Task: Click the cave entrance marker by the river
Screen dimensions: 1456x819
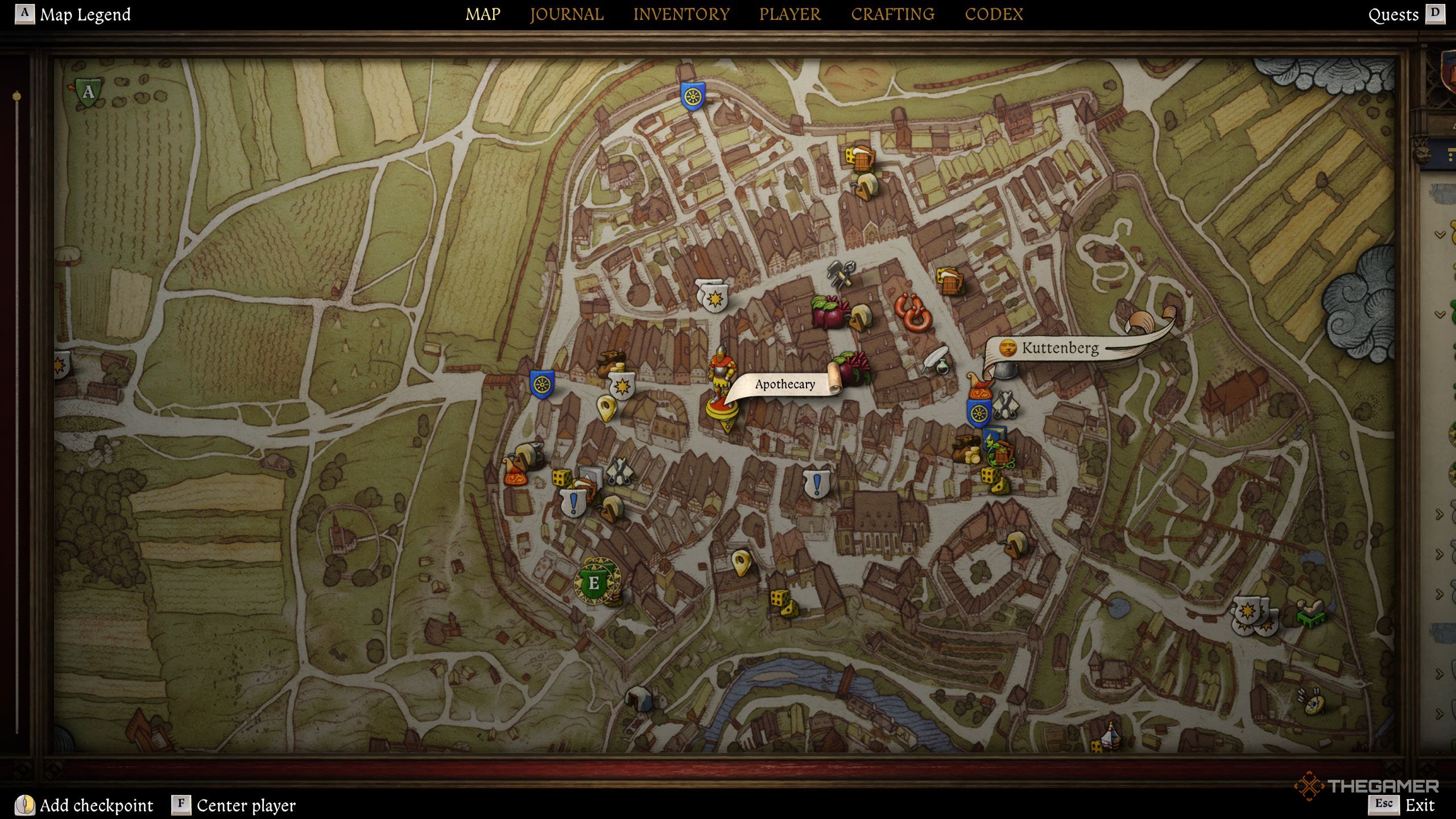Action: 639,698
